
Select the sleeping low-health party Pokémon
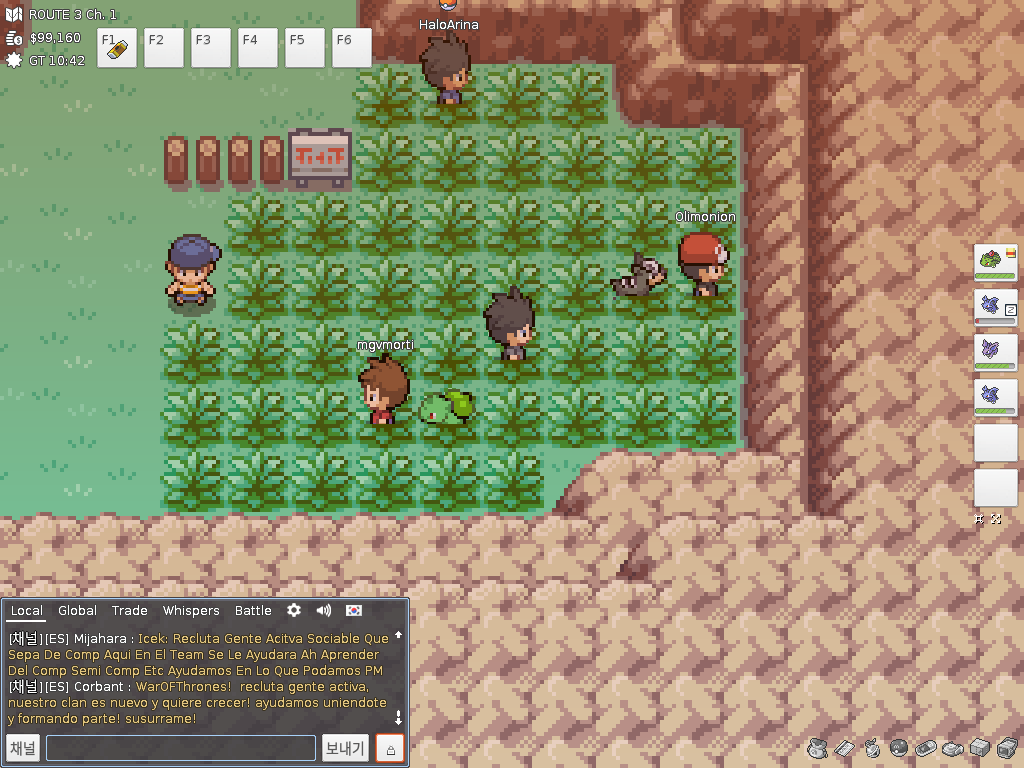pos(995,307)
